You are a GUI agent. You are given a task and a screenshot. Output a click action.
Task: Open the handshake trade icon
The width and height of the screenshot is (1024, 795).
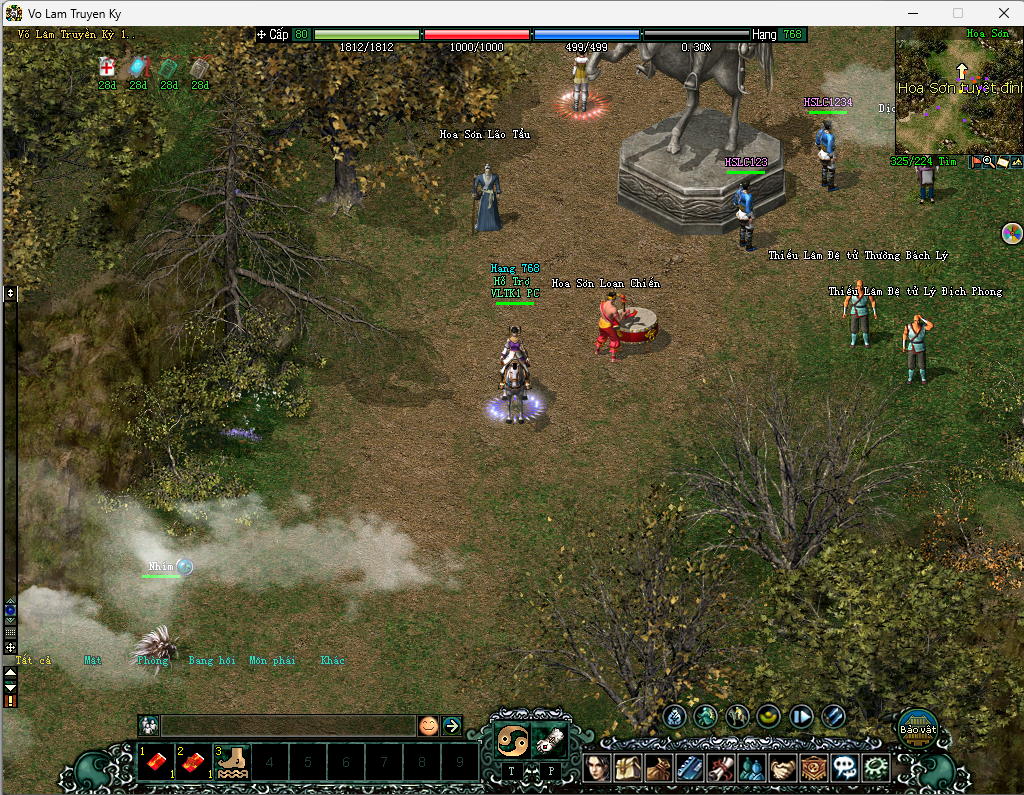[x=783, y=768]
